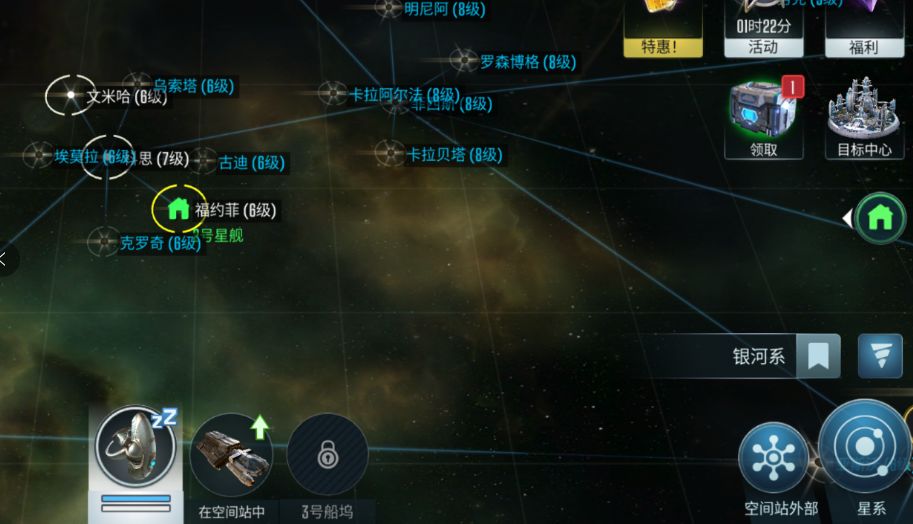The height and width of the screenshot is (524, 913).
Task: Open the 目标中心 target center
Action: (x=864, y=118)
